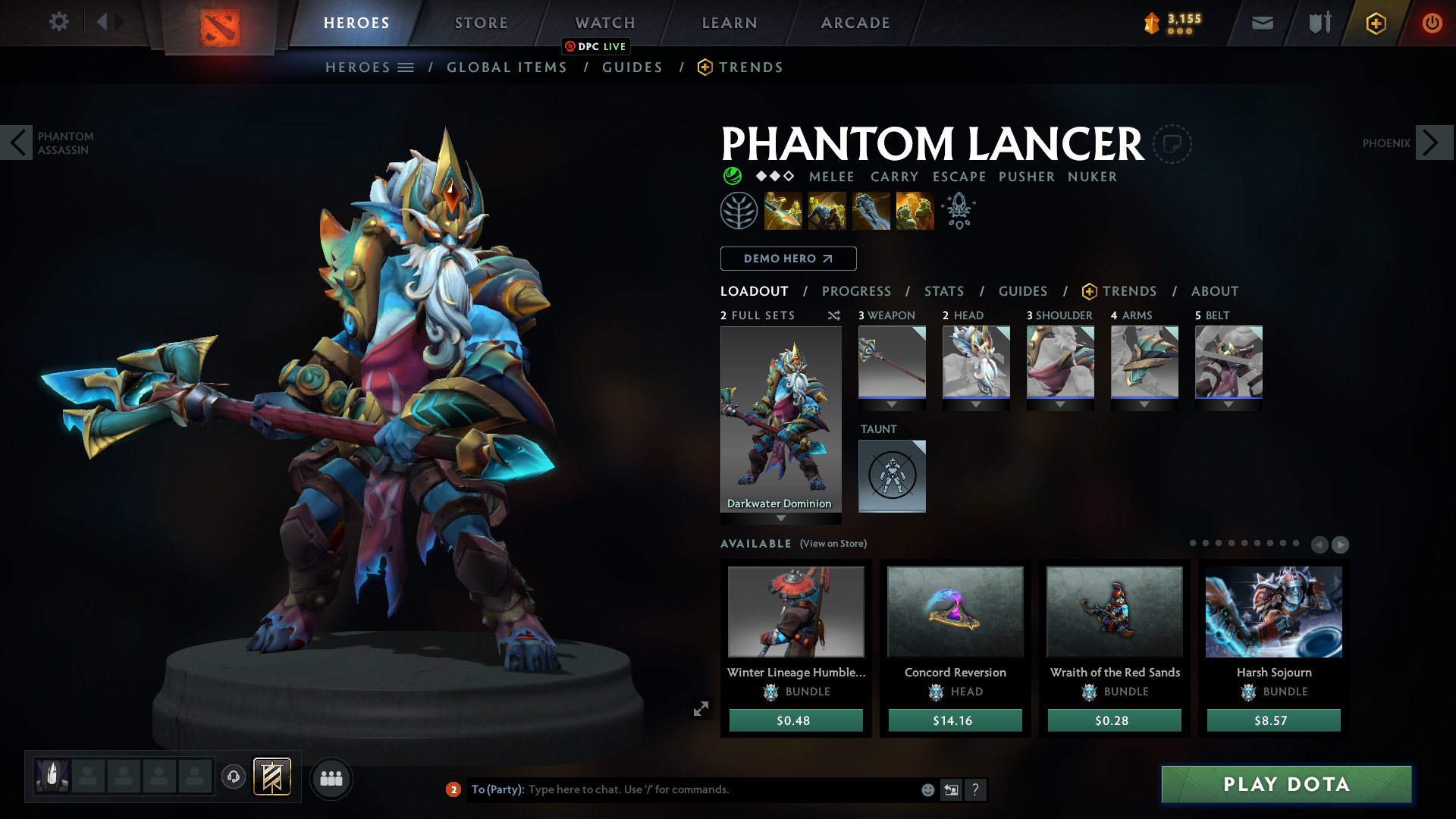Open the heroes hamburger menu next to HEROES
Screen dimensions: 1456x819
pos(406,67)
